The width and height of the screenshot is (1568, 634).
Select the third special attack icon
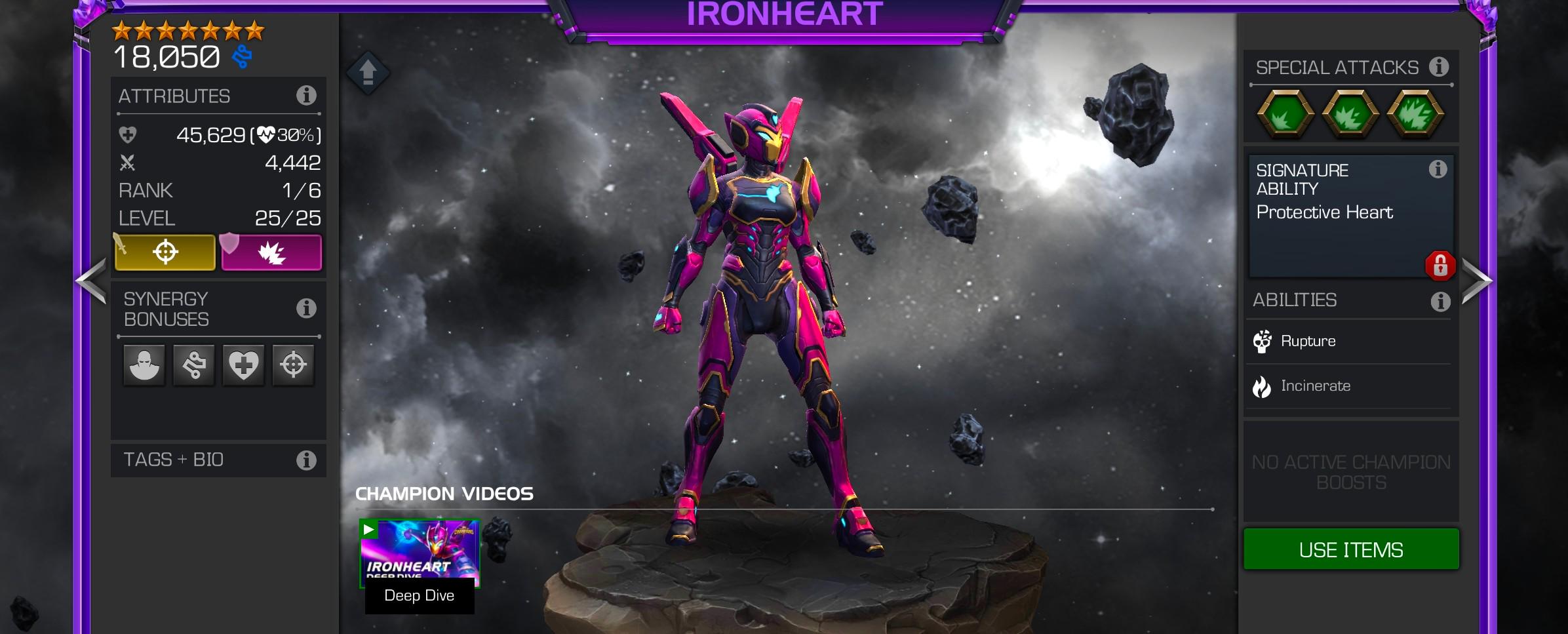coord(1416,114)
